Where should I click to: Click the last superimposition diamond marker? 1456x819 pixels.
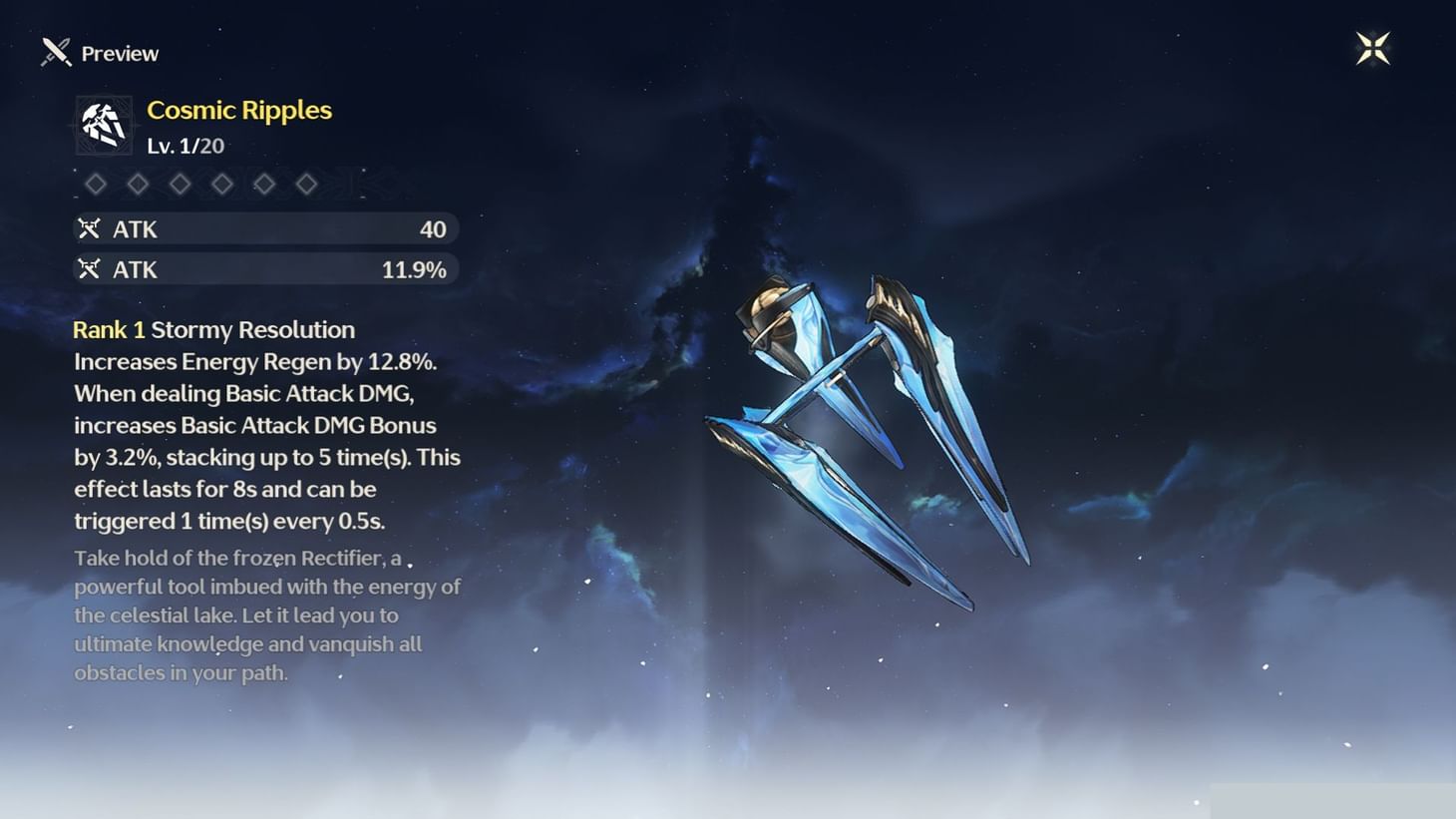(306, 184)
